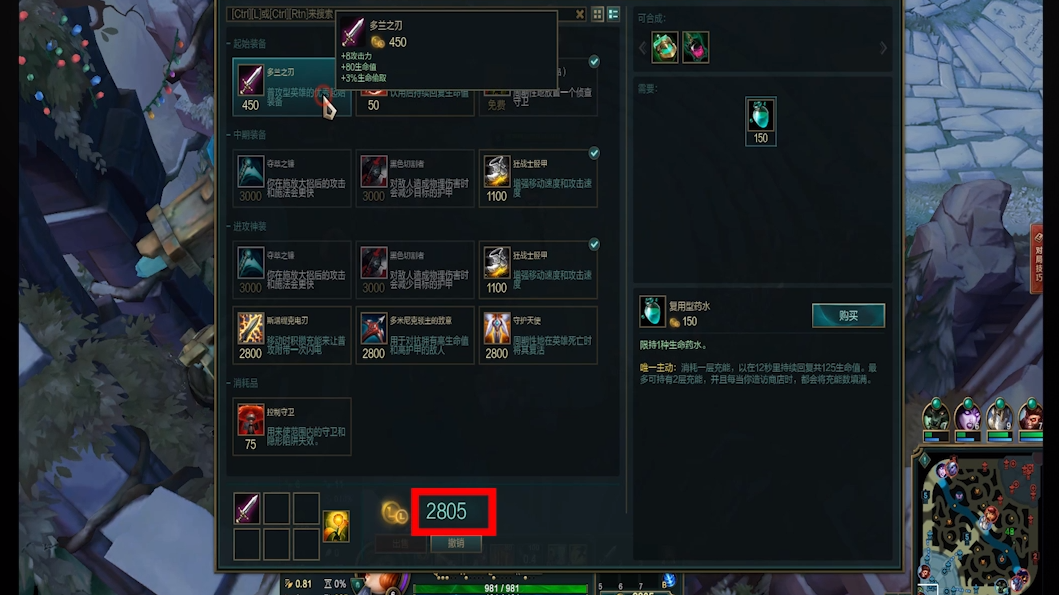Collapse the 起始装备 section header
This screenshot has height=595, width=1059.
250,45
